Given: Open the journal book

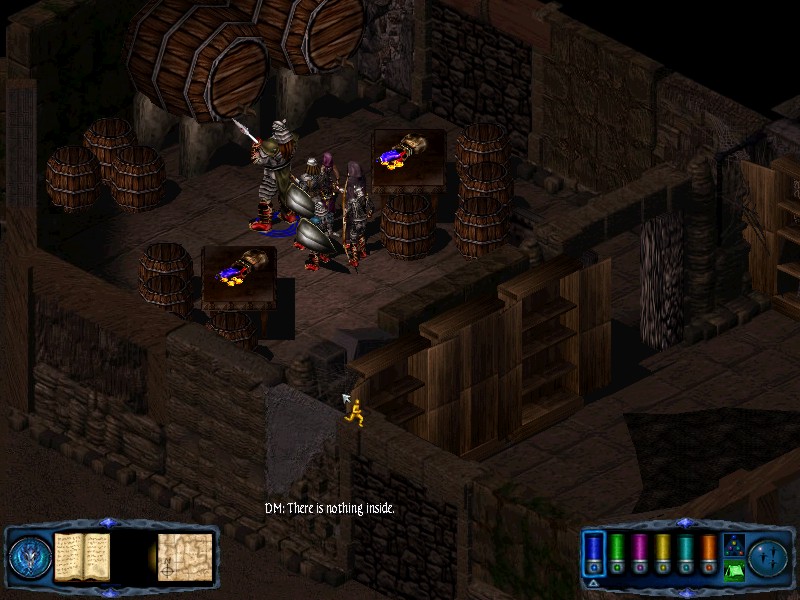Looking at the screenshot, I should pos(82,555).
